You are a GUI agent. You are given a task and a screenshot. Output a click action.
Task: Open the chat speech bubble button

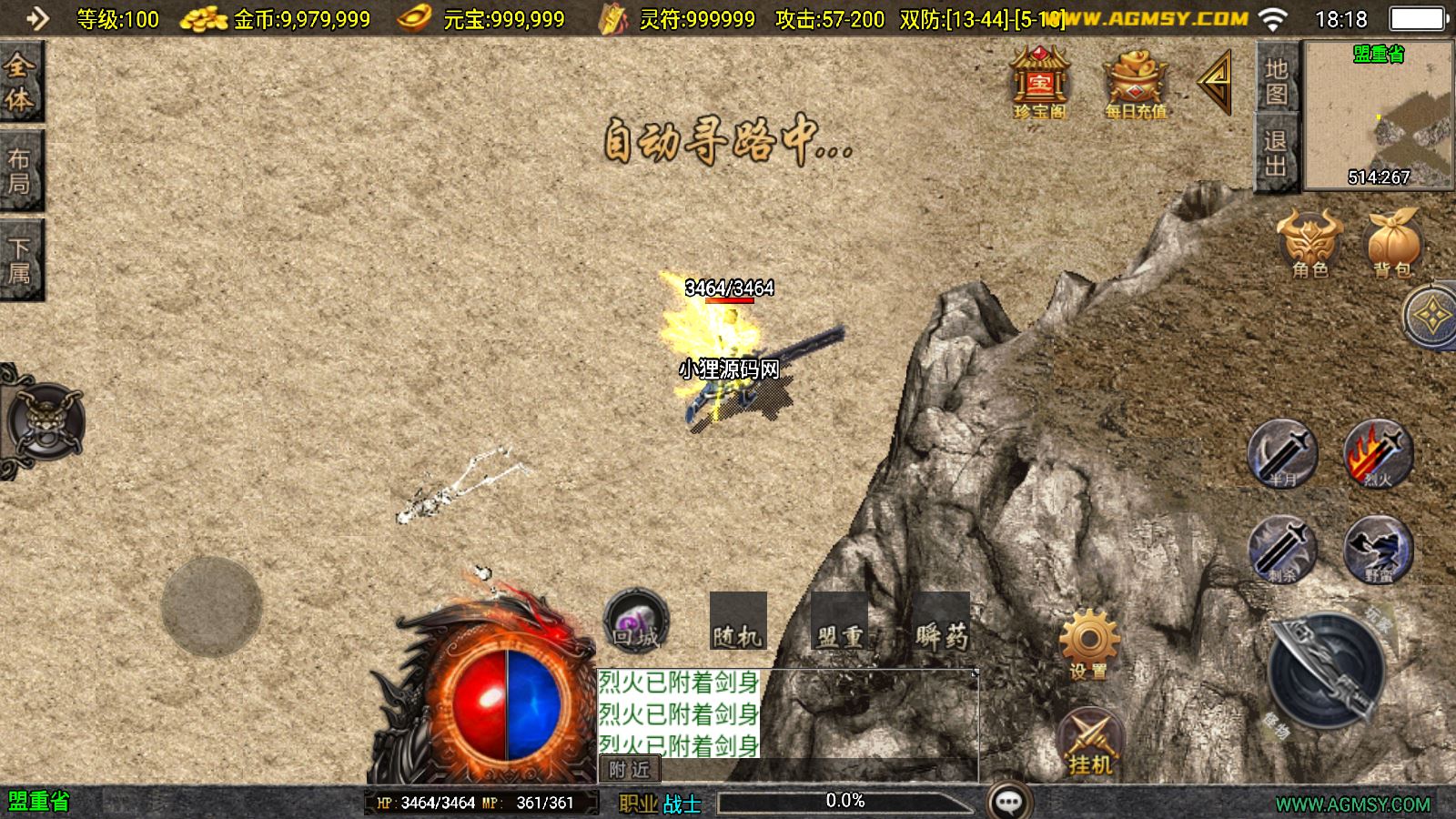click(x=1008, y=801)
